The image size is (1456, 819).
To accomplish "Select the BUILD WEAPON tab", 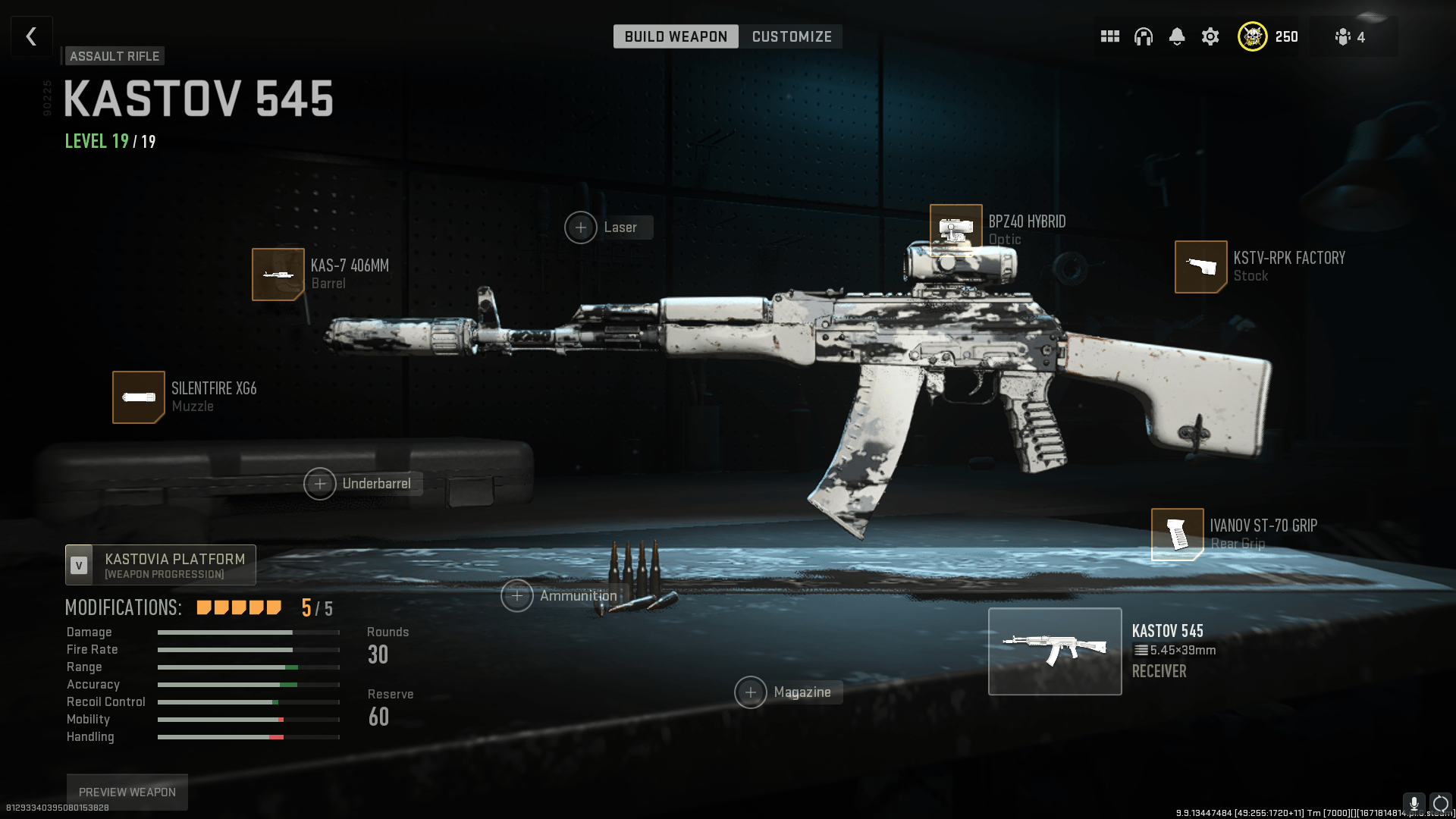I will click(x=675, y=36).
